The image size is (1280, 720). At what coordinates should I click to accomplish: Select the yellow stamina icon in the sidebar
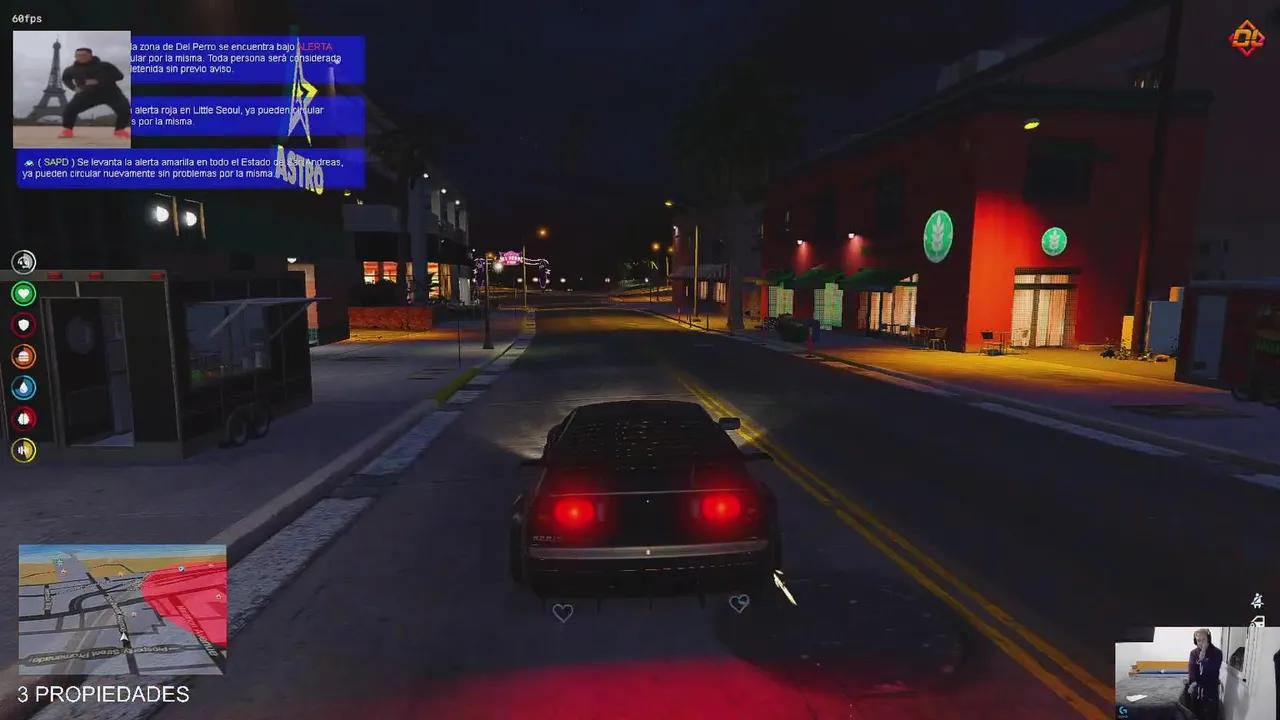pos(24,450)
